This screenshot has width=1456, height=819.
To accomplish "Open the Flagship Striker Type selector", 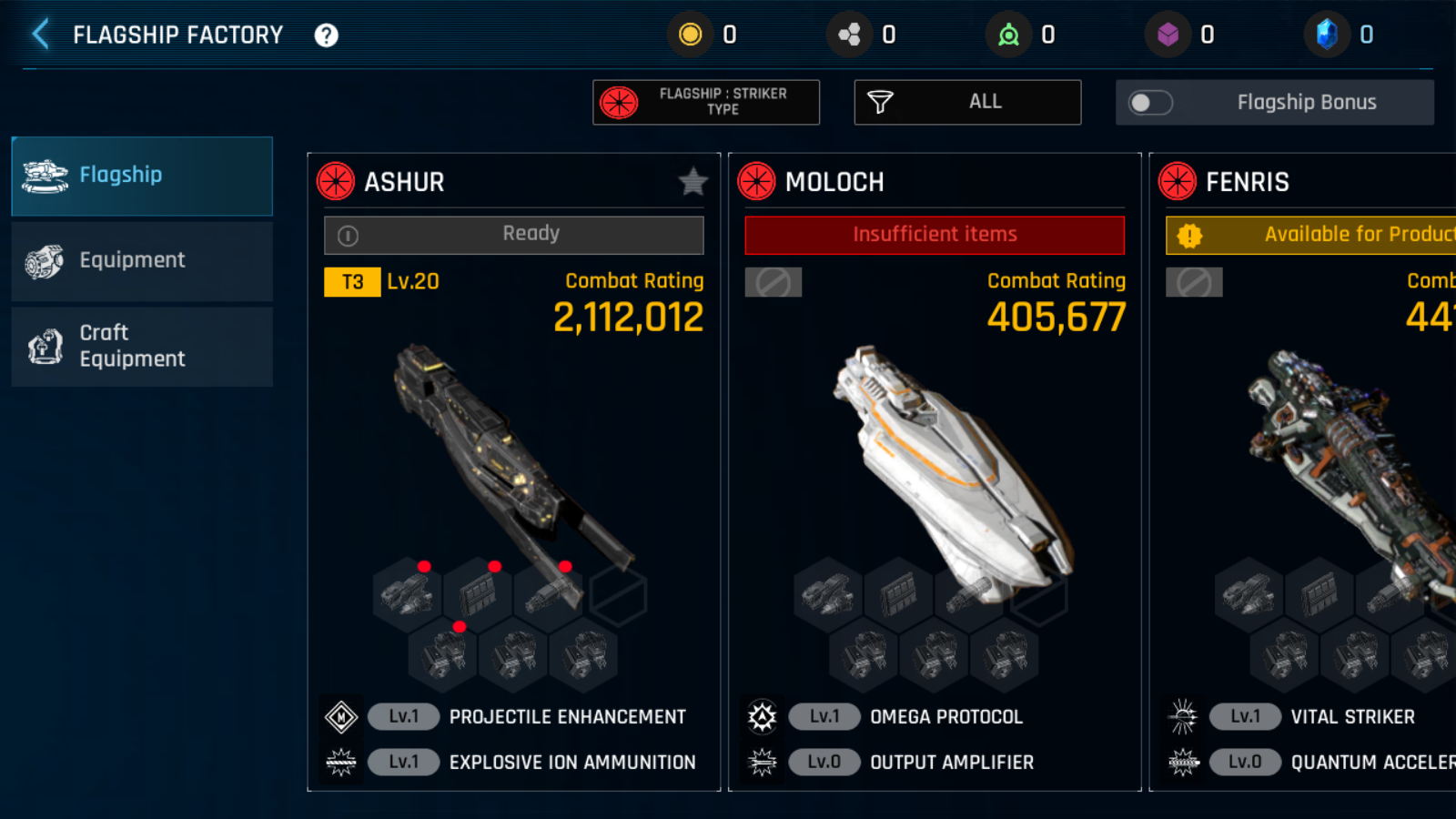I will [x=706, y=102].
